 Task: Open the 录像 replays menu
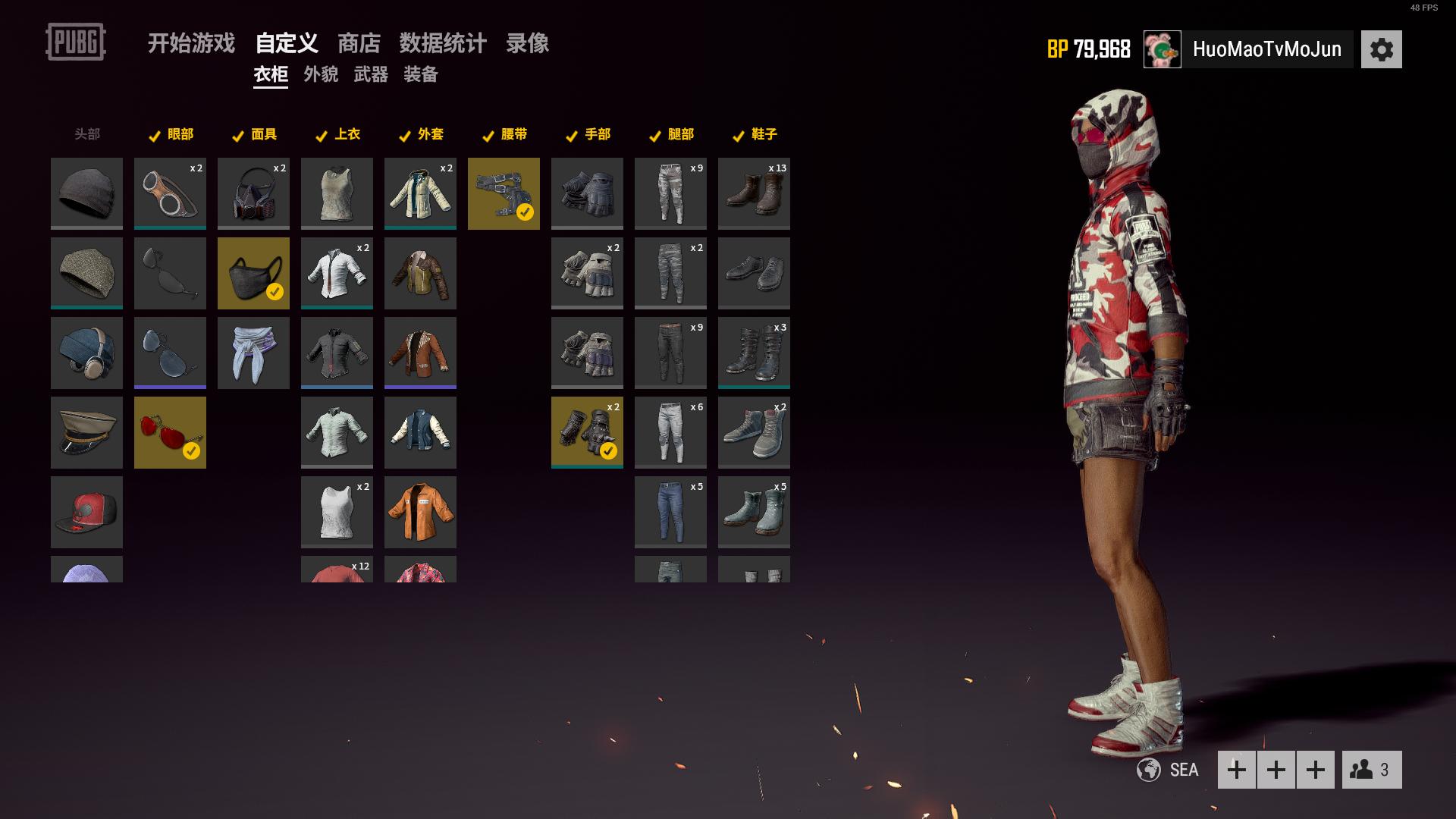click(x=527, y=43)
